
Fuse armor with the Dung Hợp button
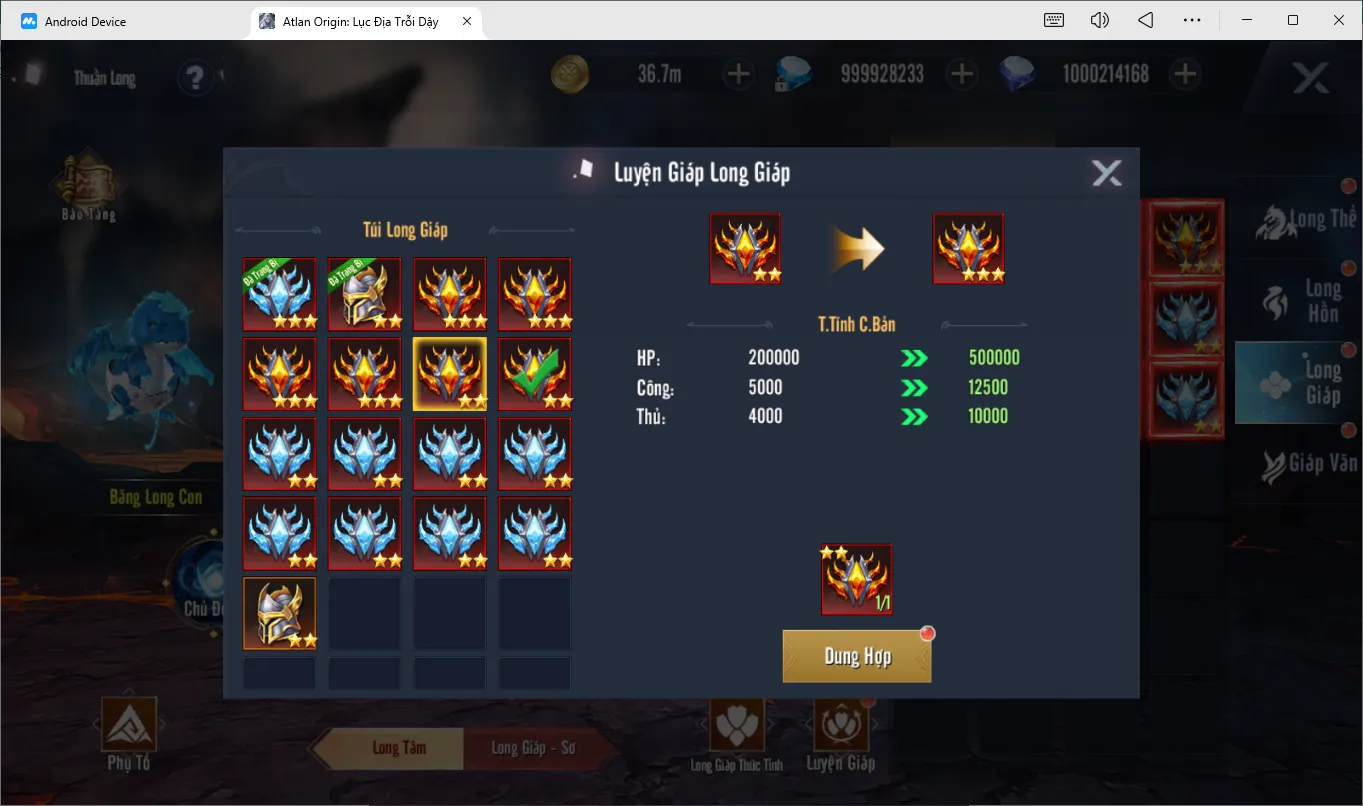point(857,657)
